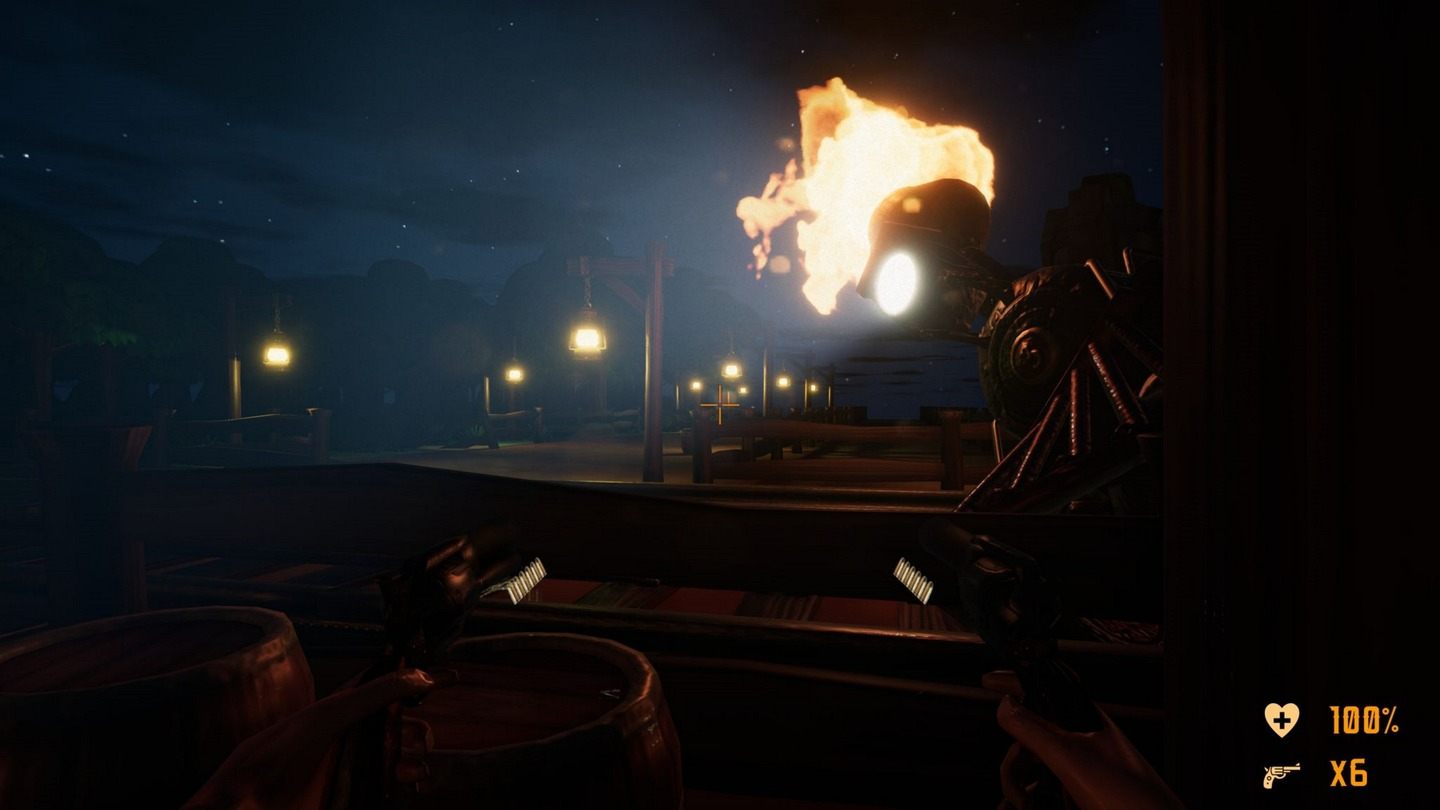Select the revolver weapon icon
The width and height of the screenshot is (1440, 810).
(1281, 775)
